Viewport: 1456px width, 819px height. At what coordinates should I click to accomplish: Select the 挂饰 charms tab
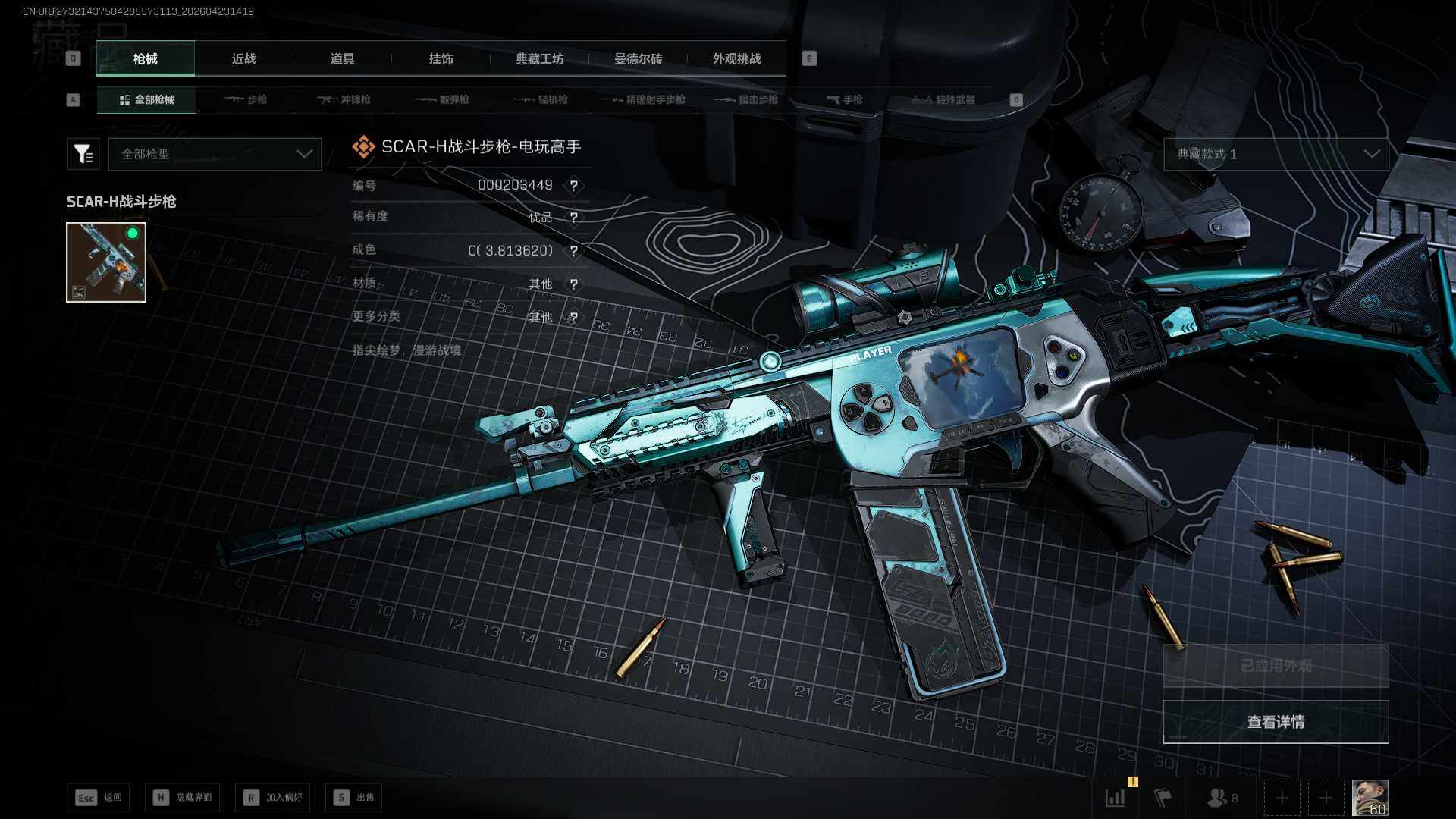pos(441,58)
